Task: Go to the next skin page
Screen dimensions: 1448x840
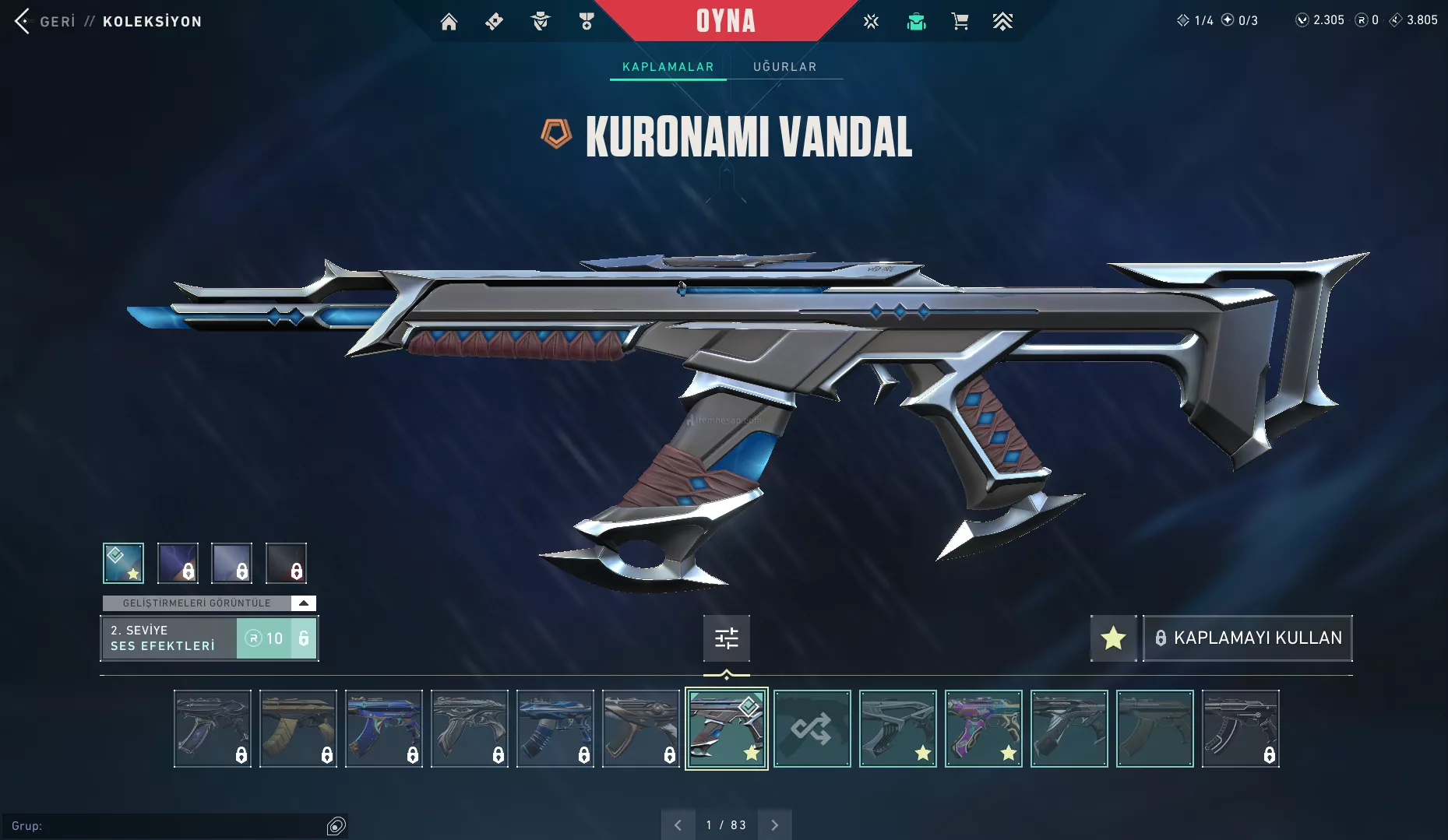Action: click(774, 825)
